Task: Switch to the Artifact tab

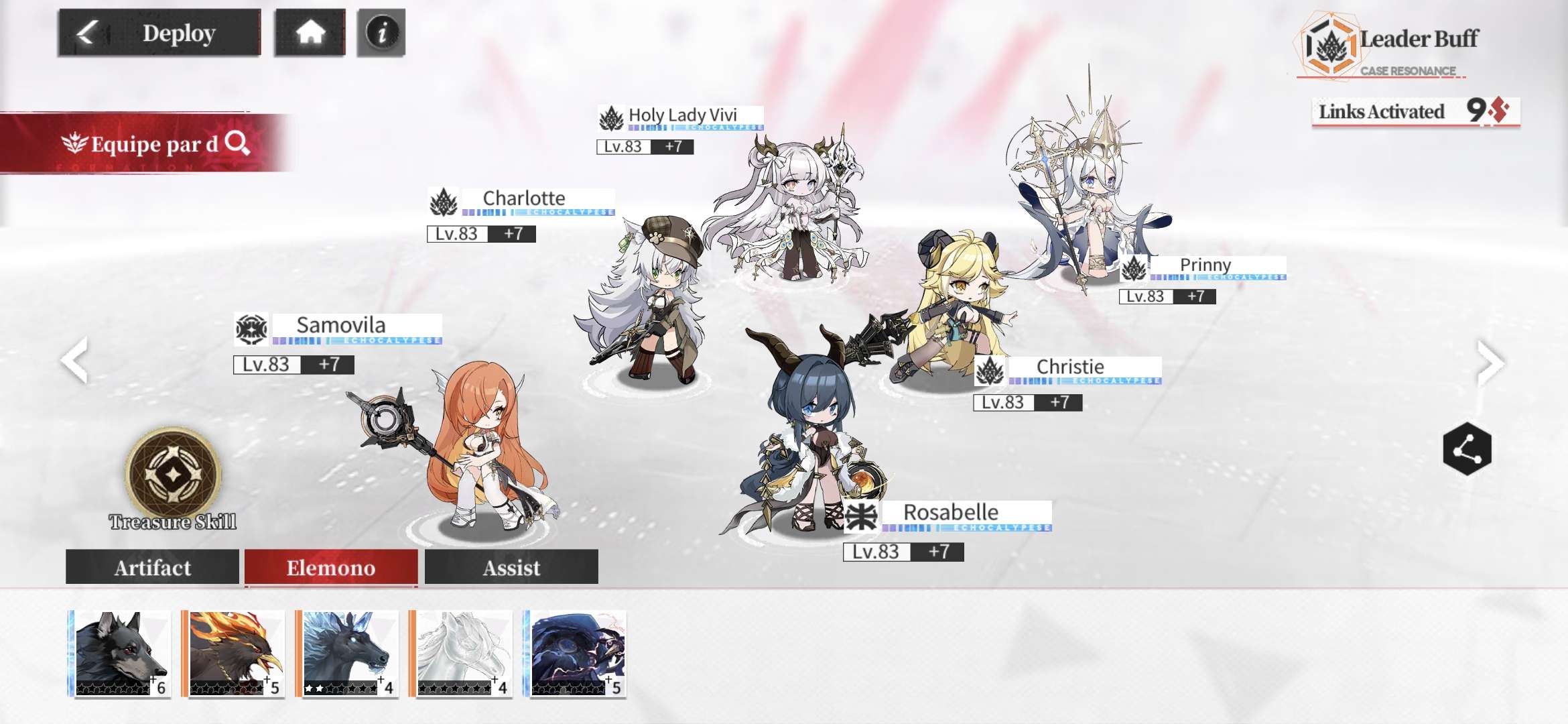Action: coord(153,567)
